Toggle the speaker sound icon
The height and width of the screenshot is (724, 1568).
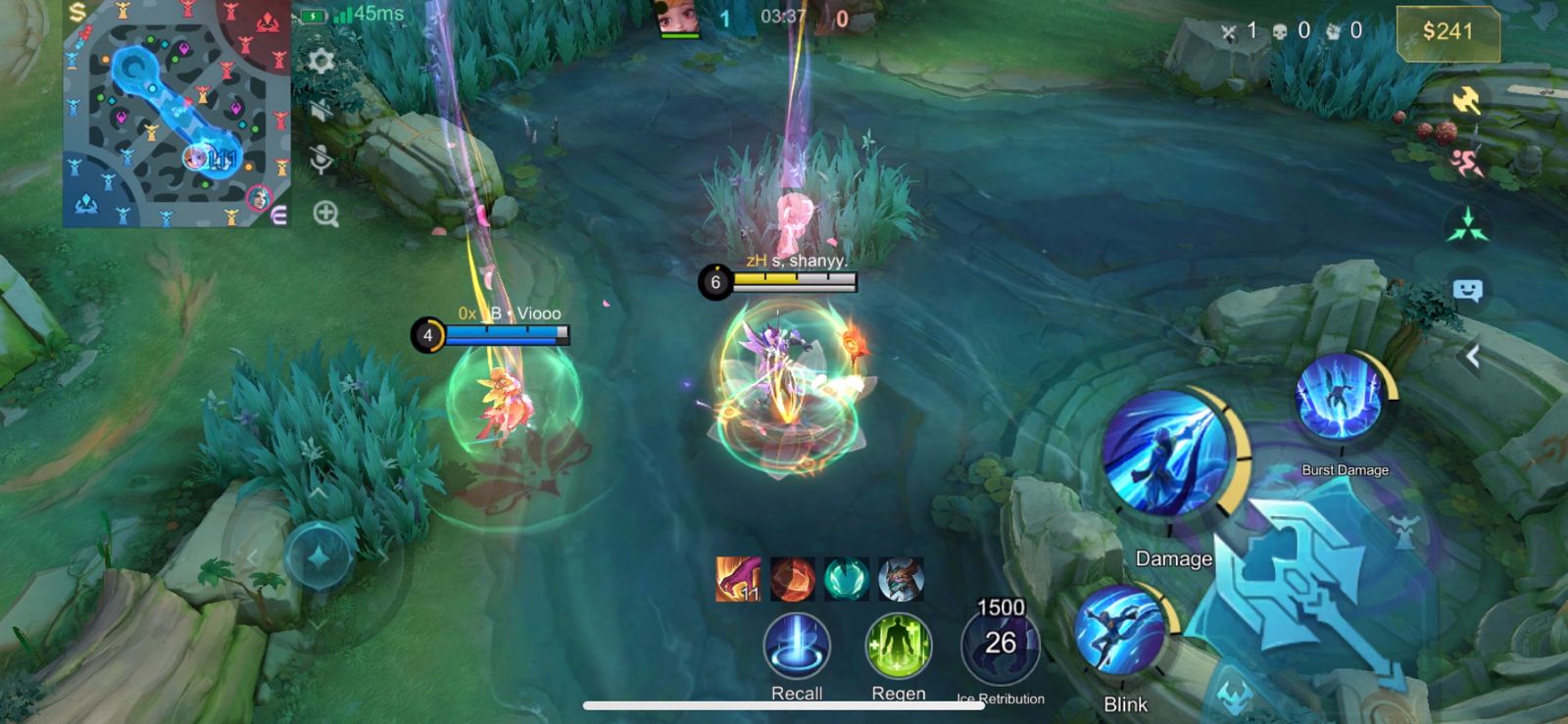pos(320,110)
